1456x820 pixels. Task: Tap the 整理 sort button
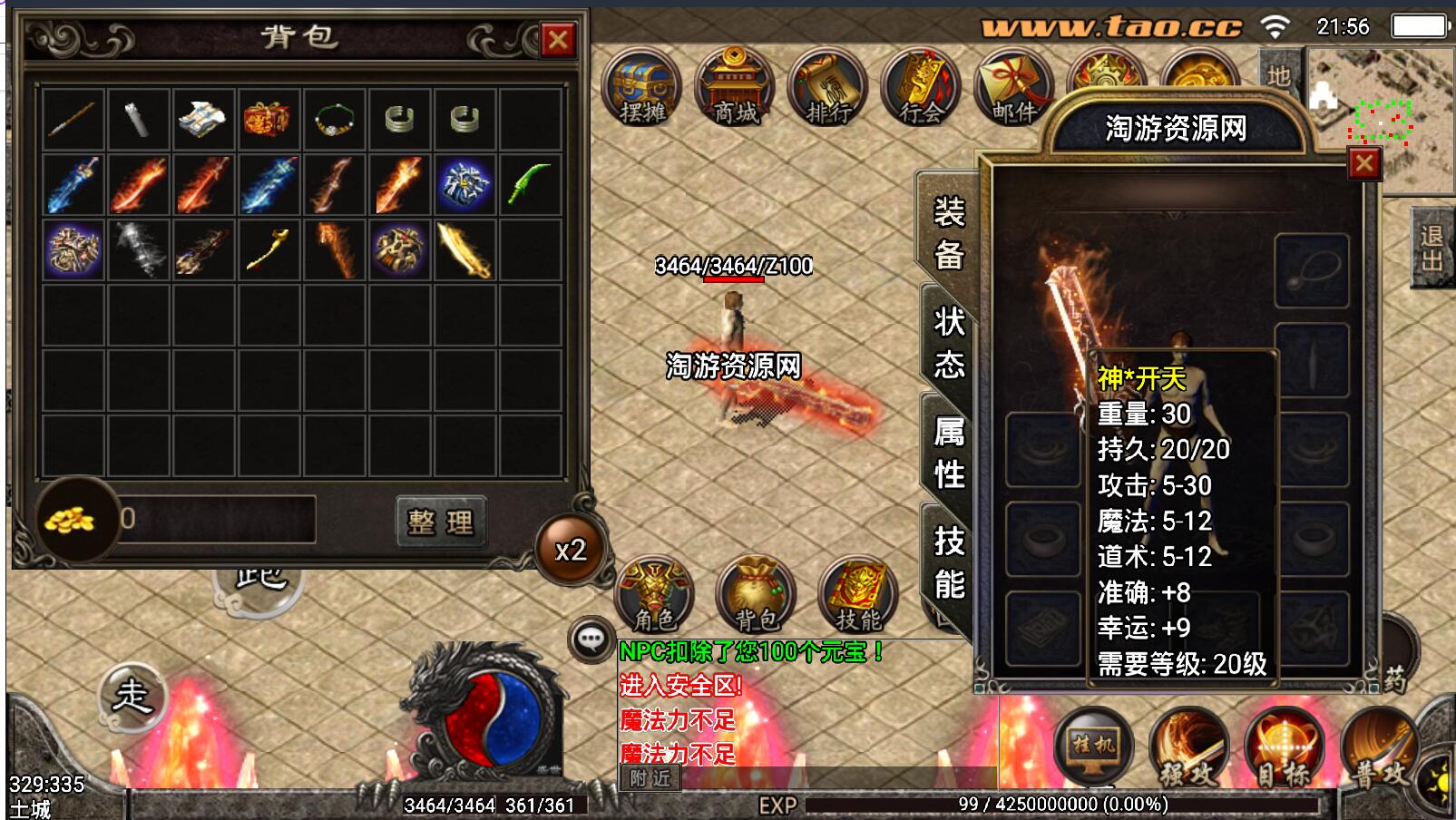(441, 522)
